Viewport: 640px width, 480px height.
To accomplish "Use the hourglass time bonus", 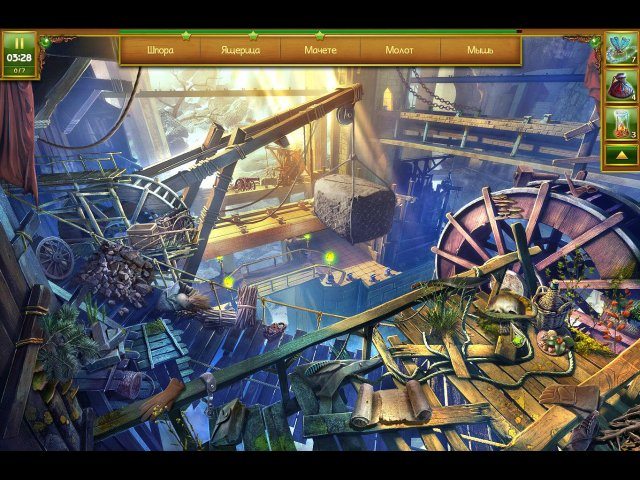I will pyautogui.click(x=620, y=124).
